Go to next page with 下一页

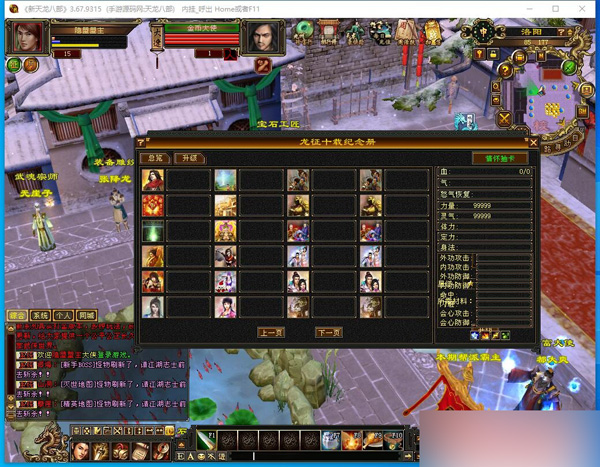coord(328,332)
